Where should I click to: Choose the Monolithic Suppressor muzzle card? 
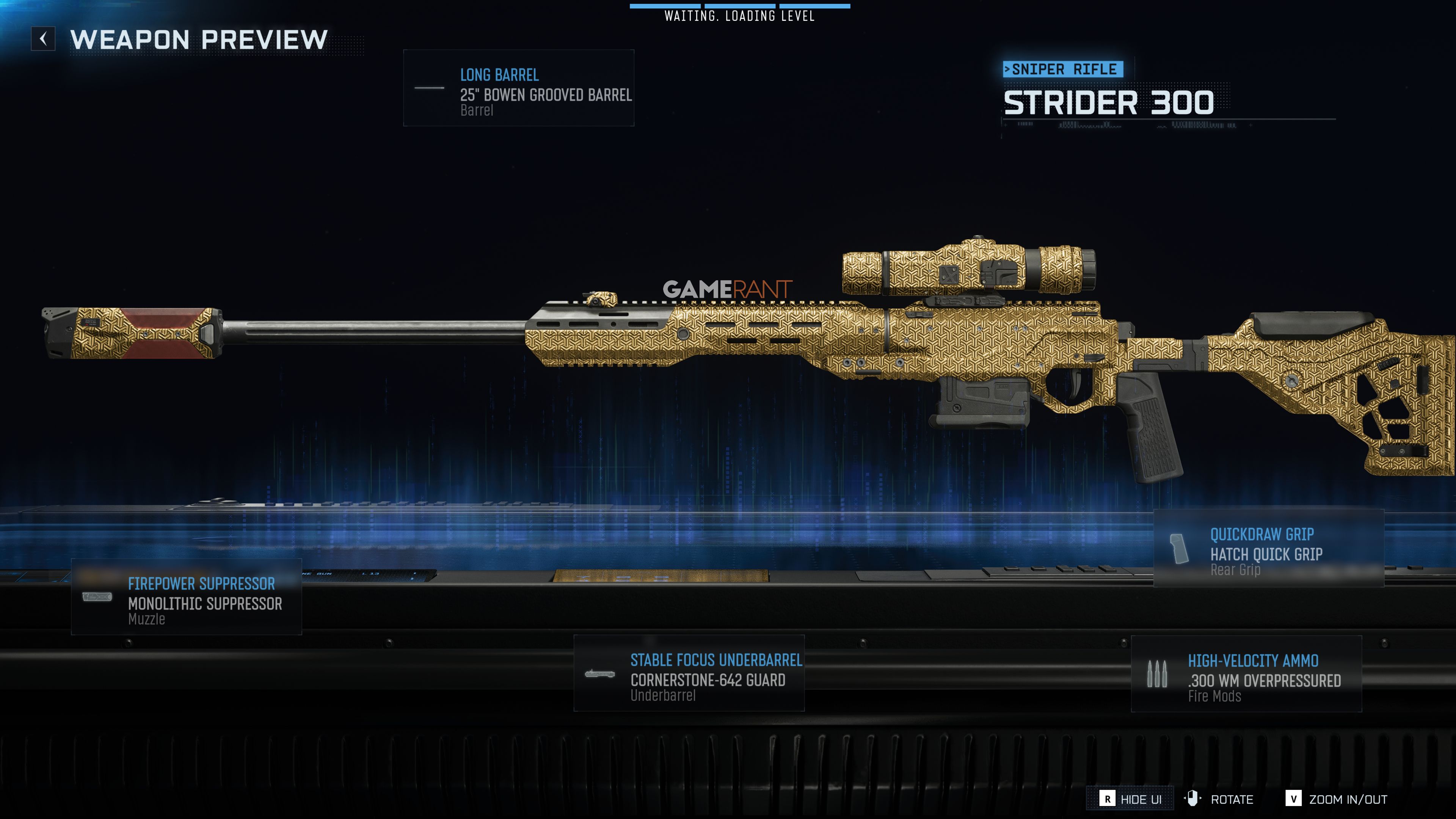point(187,597)
